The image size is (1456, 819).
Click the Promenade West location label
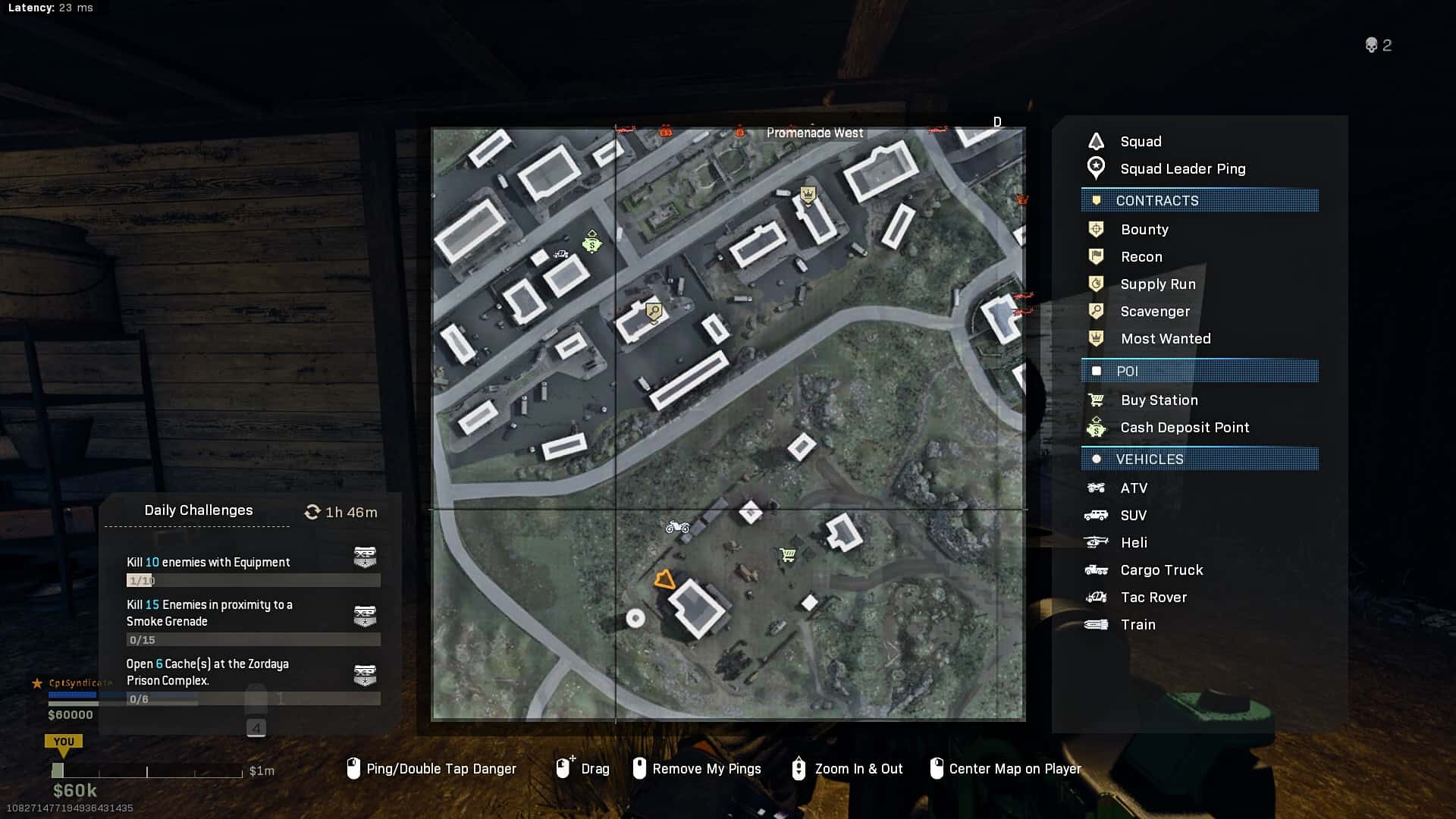814,133
